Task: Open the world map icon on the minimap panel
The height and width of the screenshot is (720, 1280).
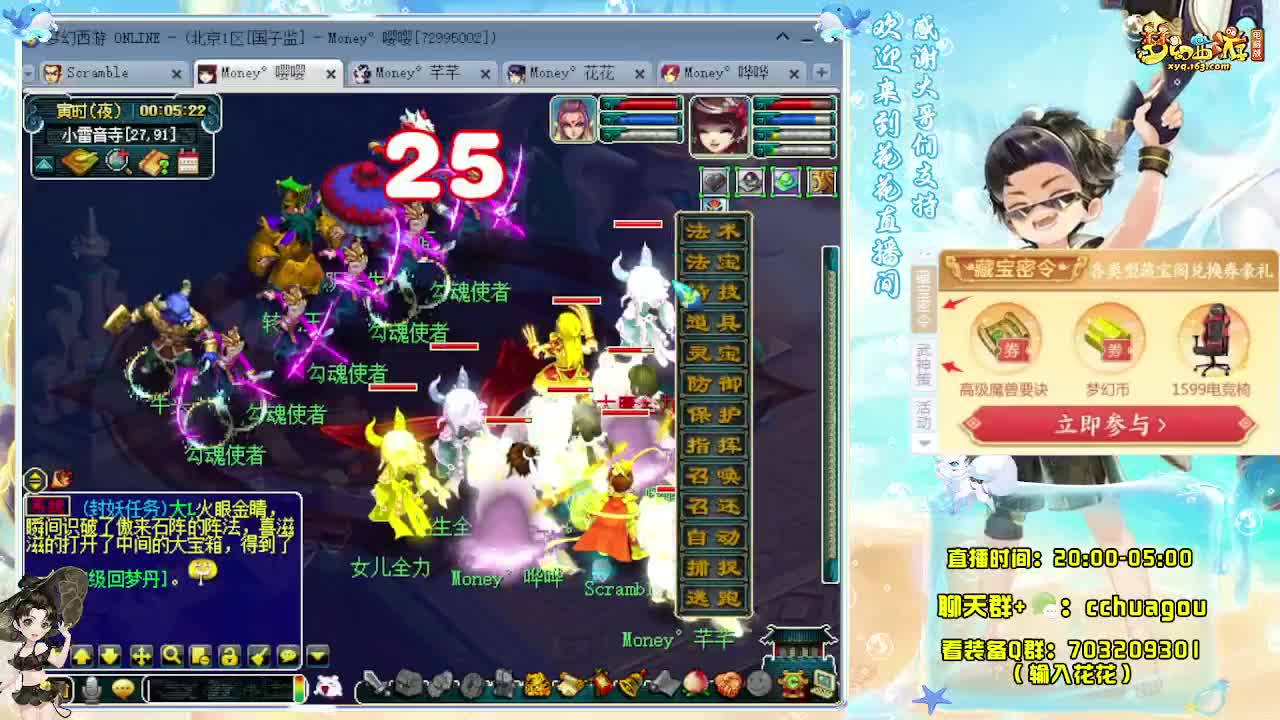Action: [79, 163]
